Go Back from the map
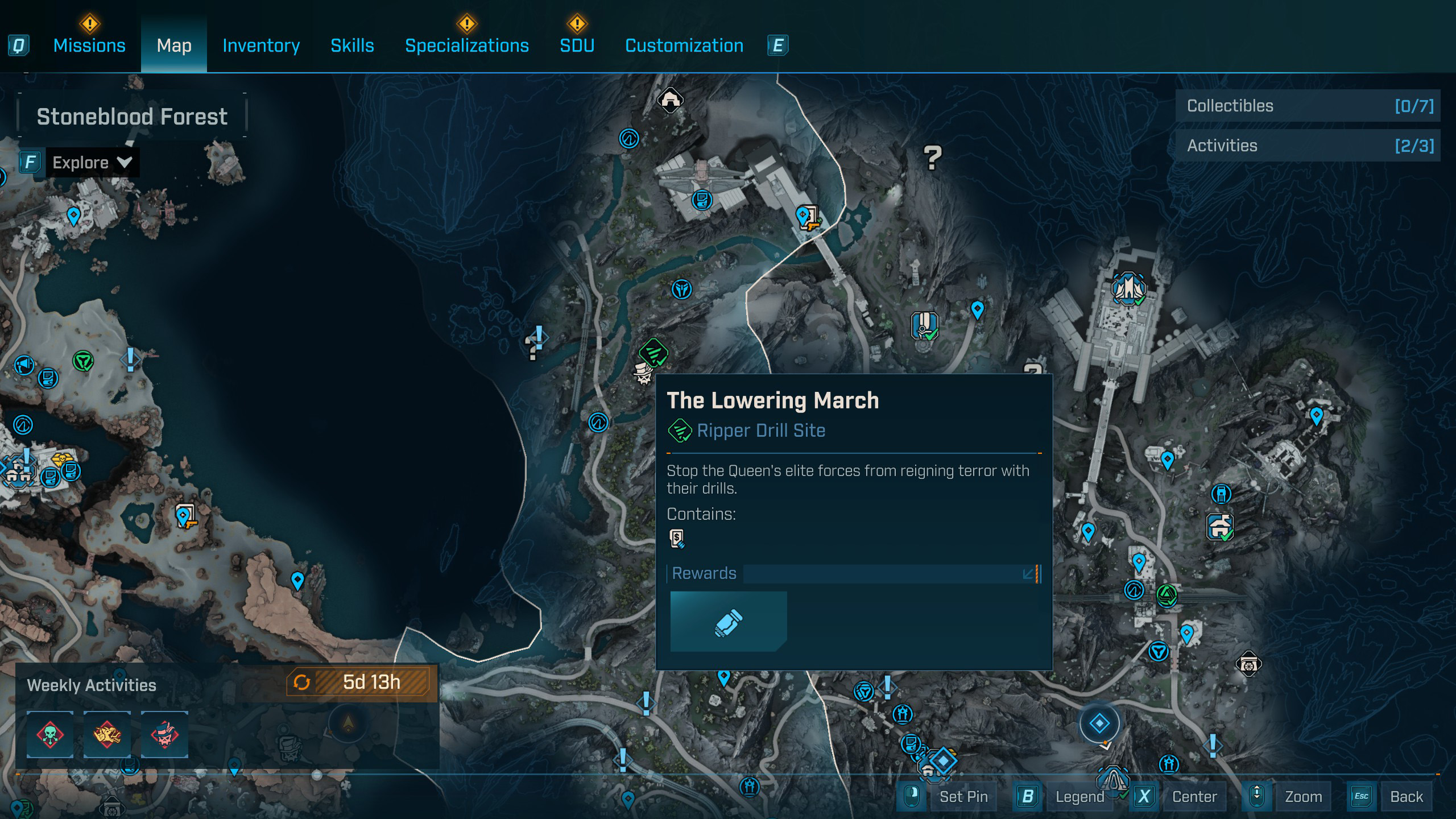This screenshot has width=1456, height=819. click(x=1406, y=796)
